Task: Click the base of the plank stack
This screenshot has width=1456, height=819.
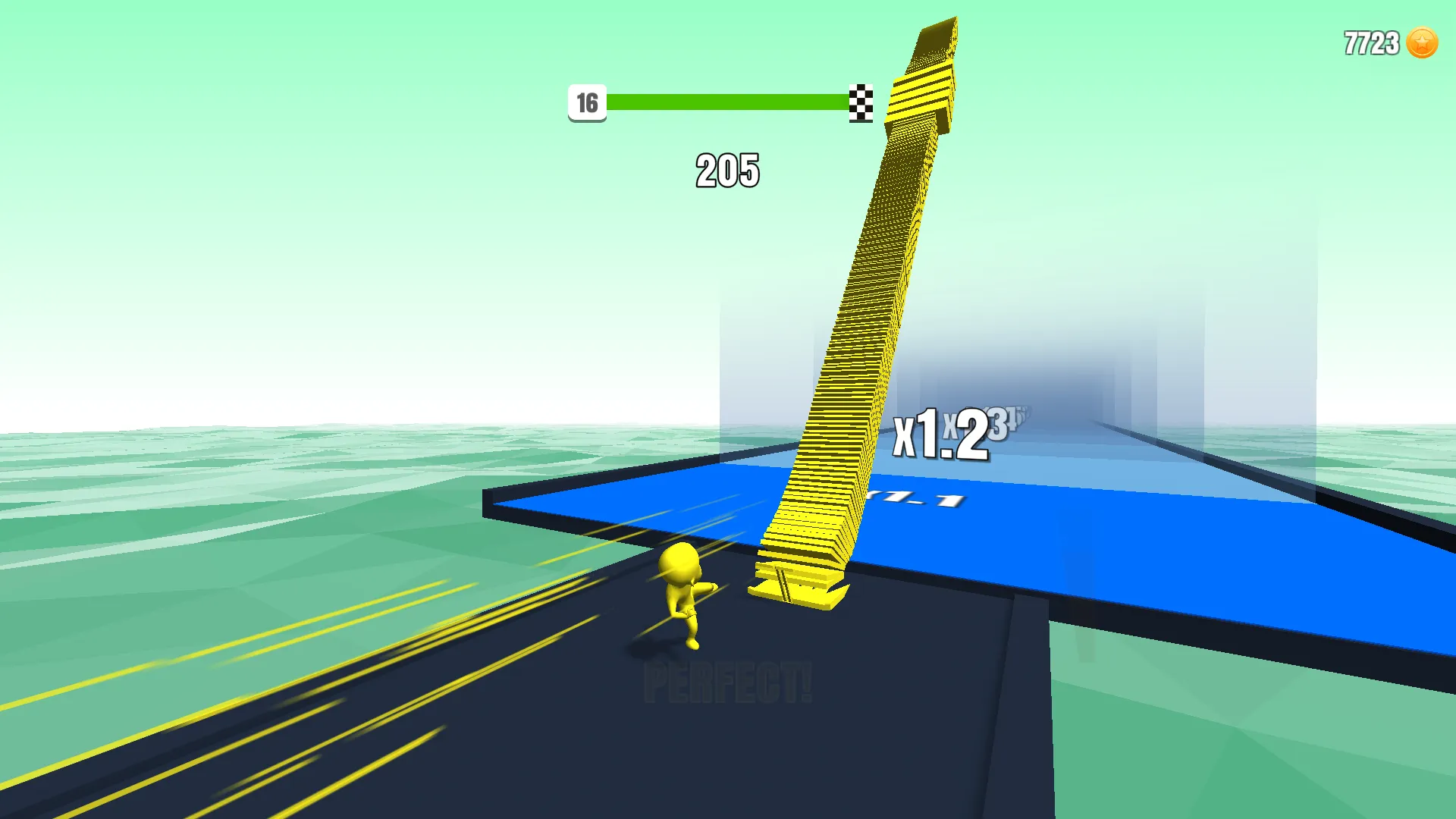Action: (x=796, y=591)
